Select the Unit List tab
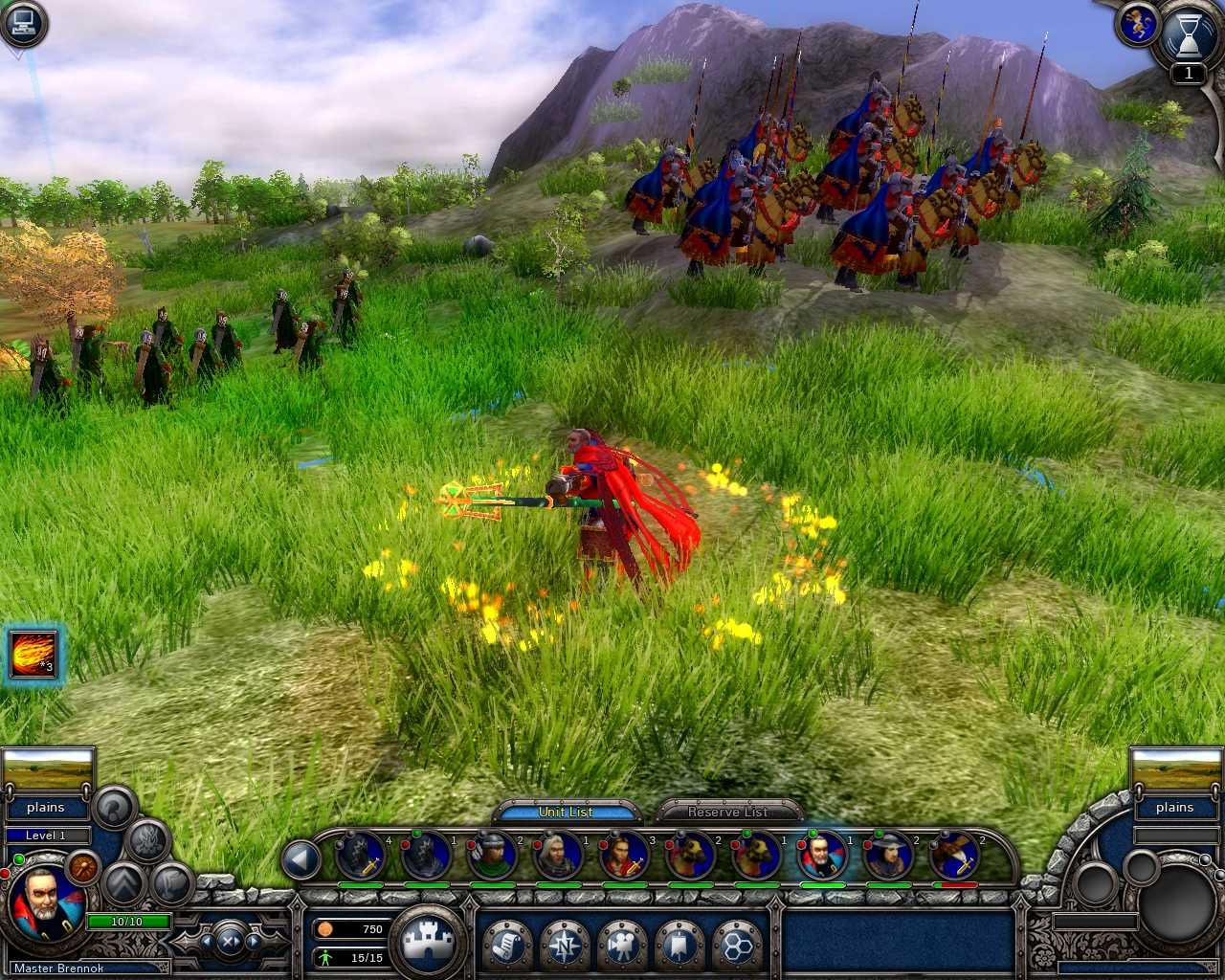Viewport: 1225px width, 980px height. [566, 811]
